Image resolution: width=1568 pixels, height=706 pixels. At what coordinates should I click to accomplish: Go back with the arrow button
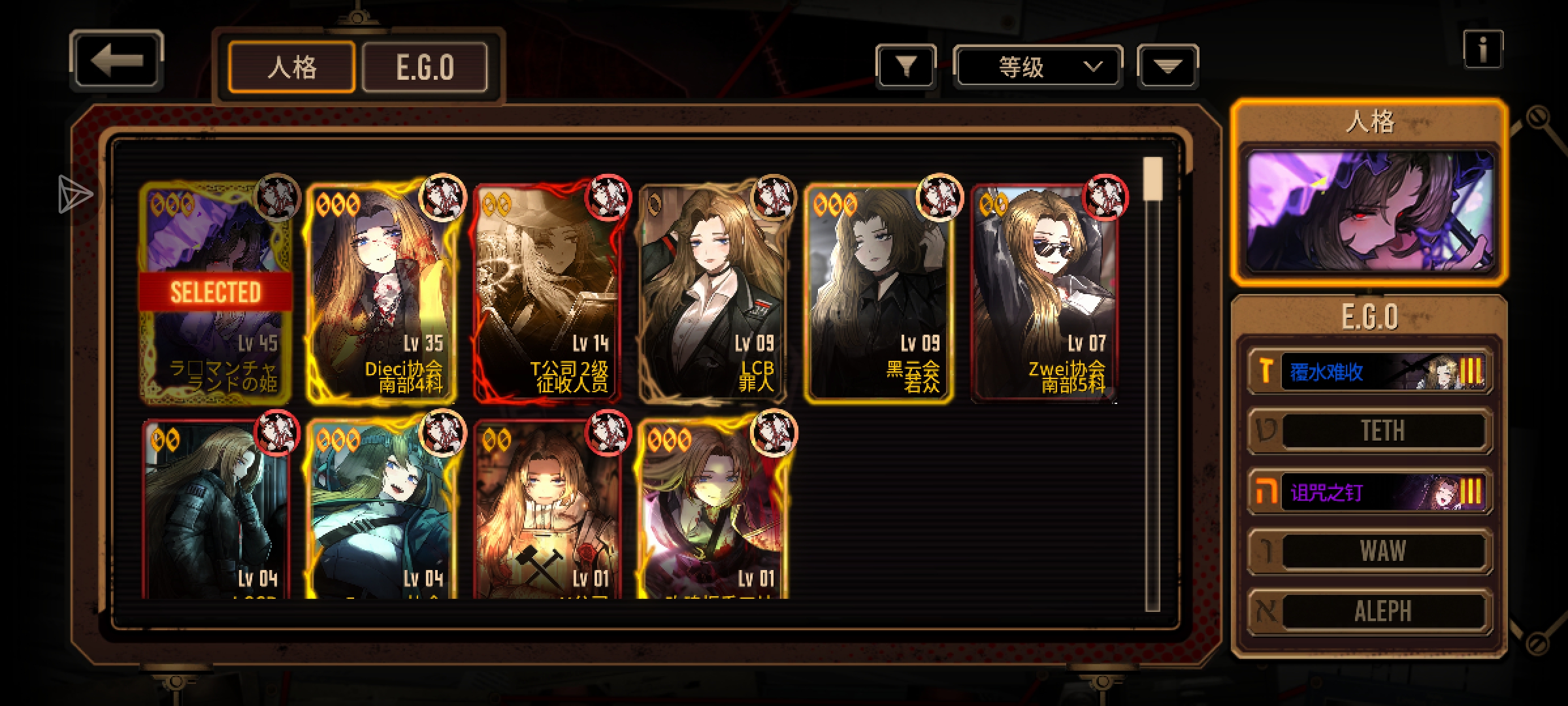pyautogui.click(x=116, y=61)
